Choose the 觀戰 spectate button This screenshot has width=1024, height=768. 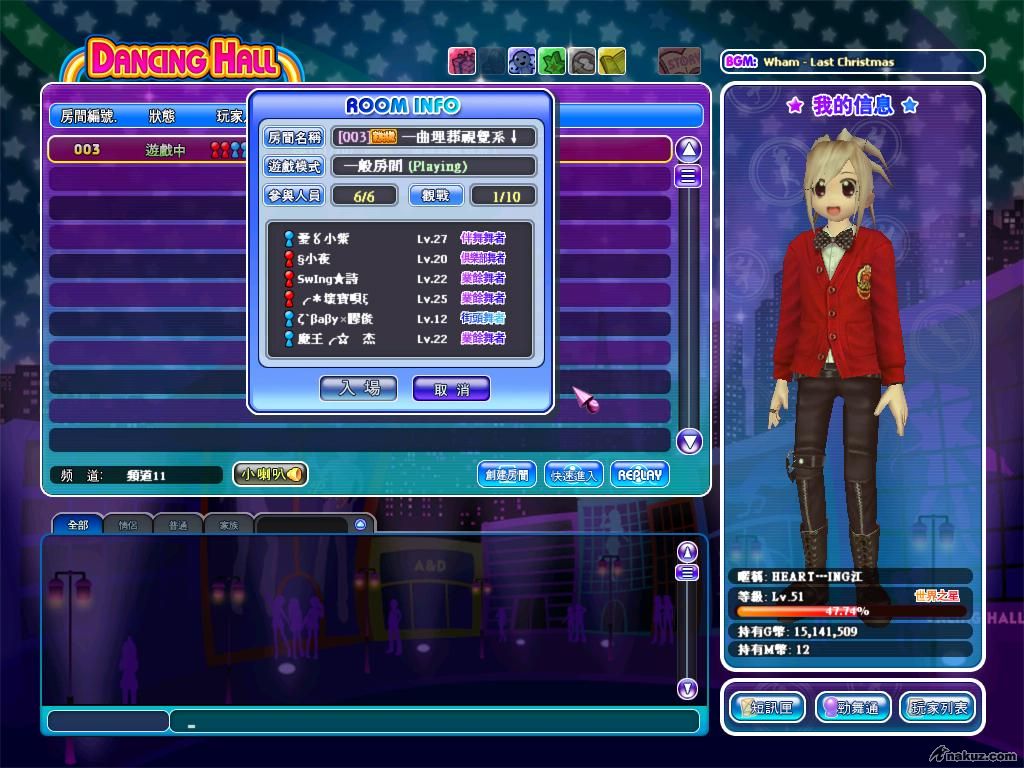tap(435, 196)
